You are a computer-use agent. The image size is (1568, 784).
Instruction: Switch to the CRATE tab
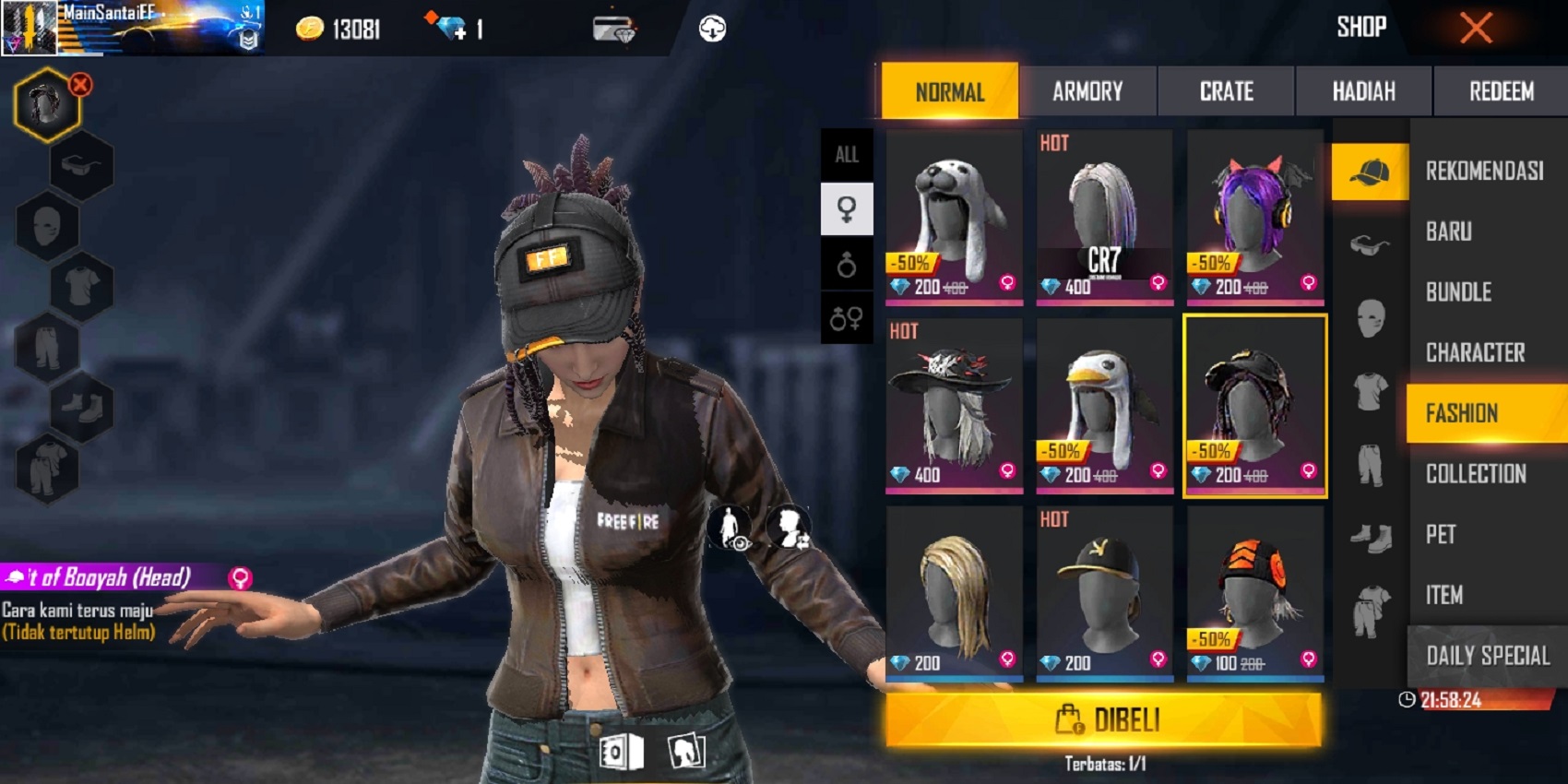click(1227, 91)
